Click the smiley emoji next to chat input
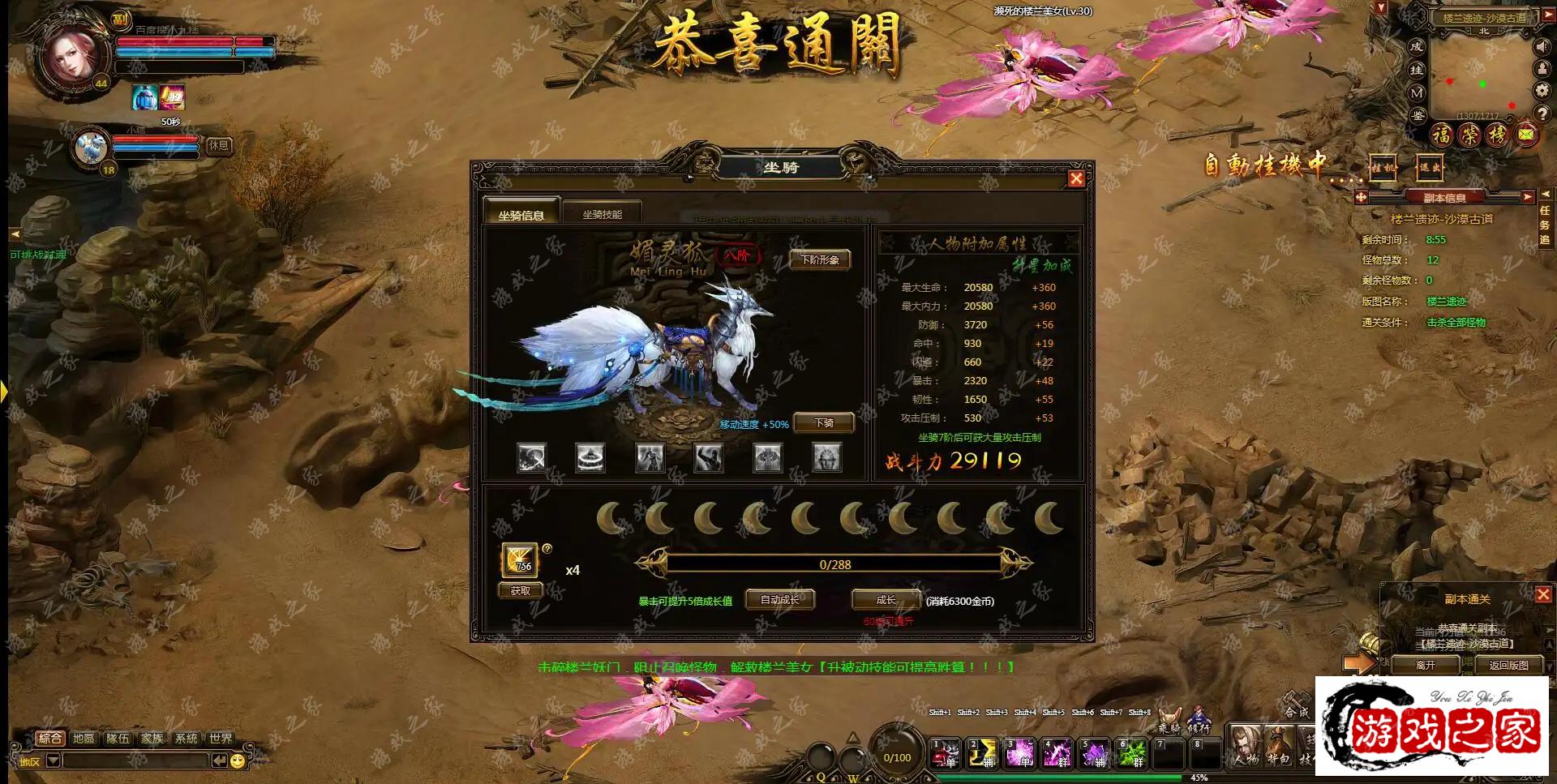1557x784 pixels. 236,762
